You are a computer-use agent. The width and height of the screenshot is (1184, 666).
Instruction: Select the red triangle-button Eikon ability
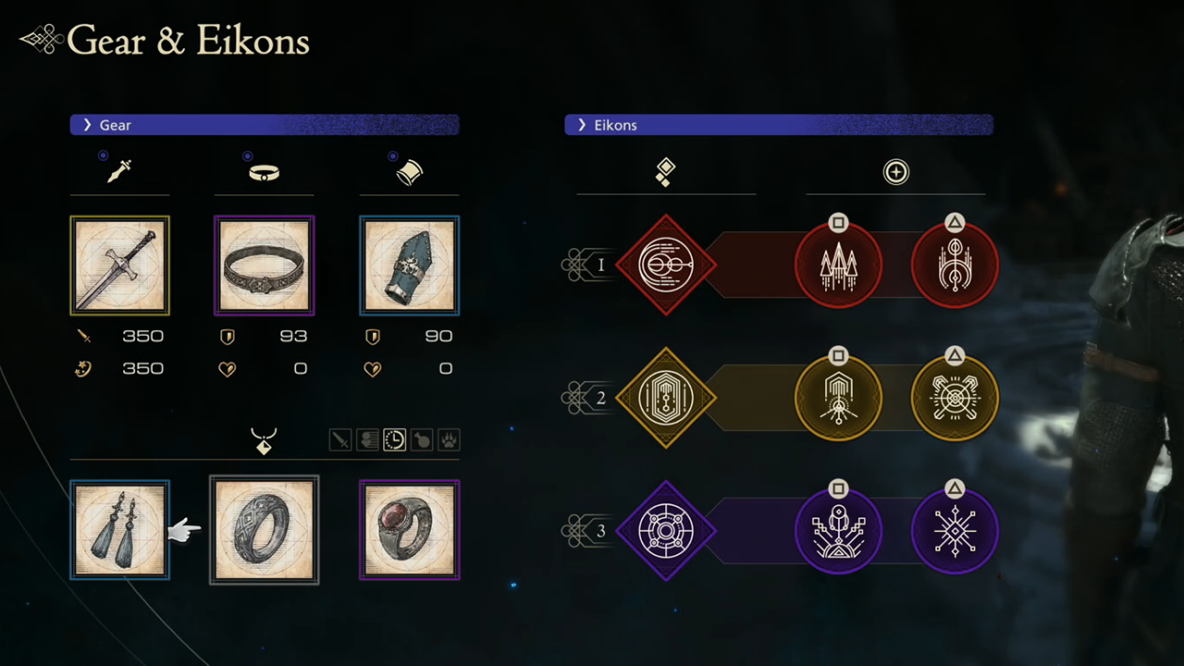(954, 265)
